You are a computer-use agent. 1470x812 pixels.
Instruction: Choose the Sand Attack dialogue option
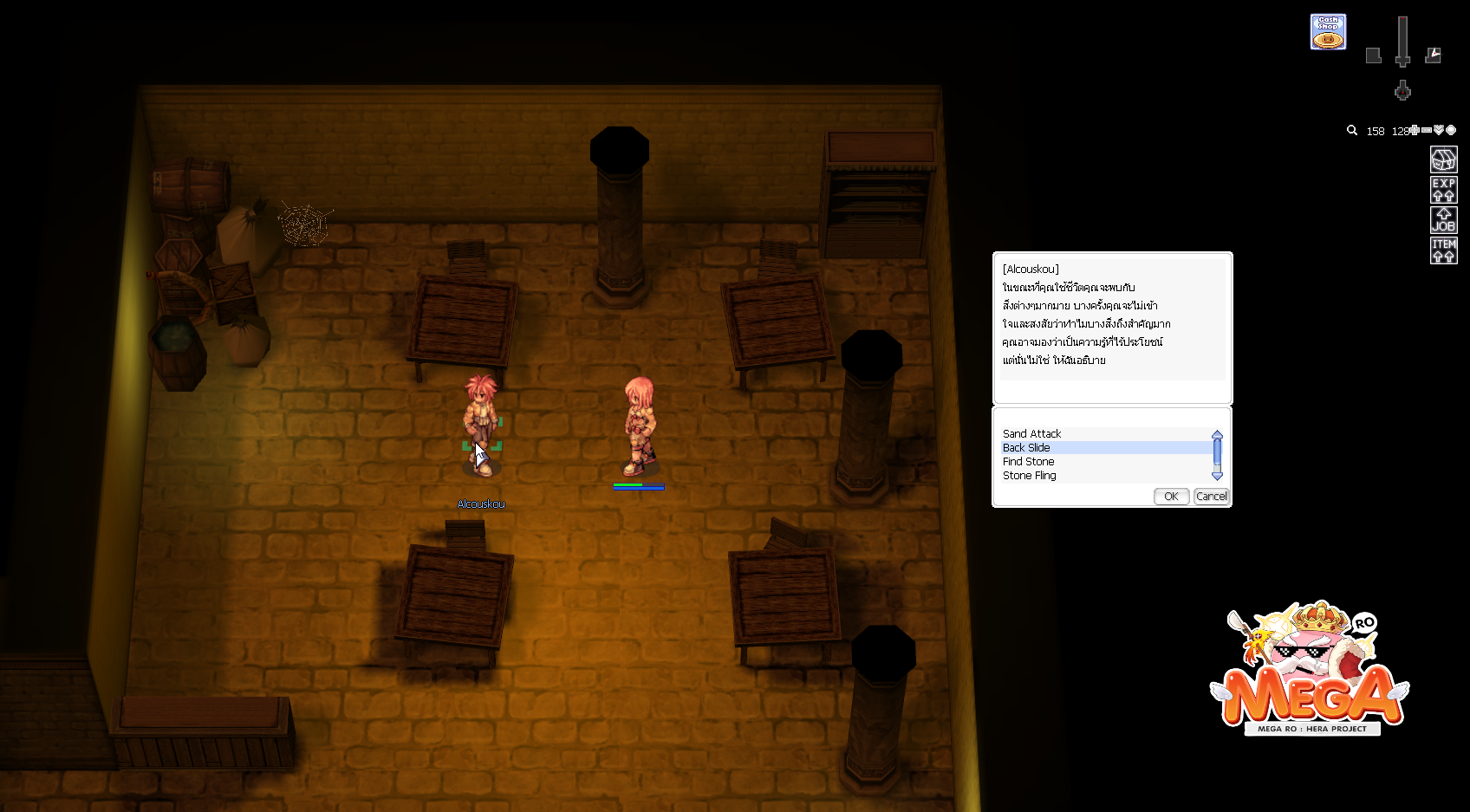point(1031,433)
